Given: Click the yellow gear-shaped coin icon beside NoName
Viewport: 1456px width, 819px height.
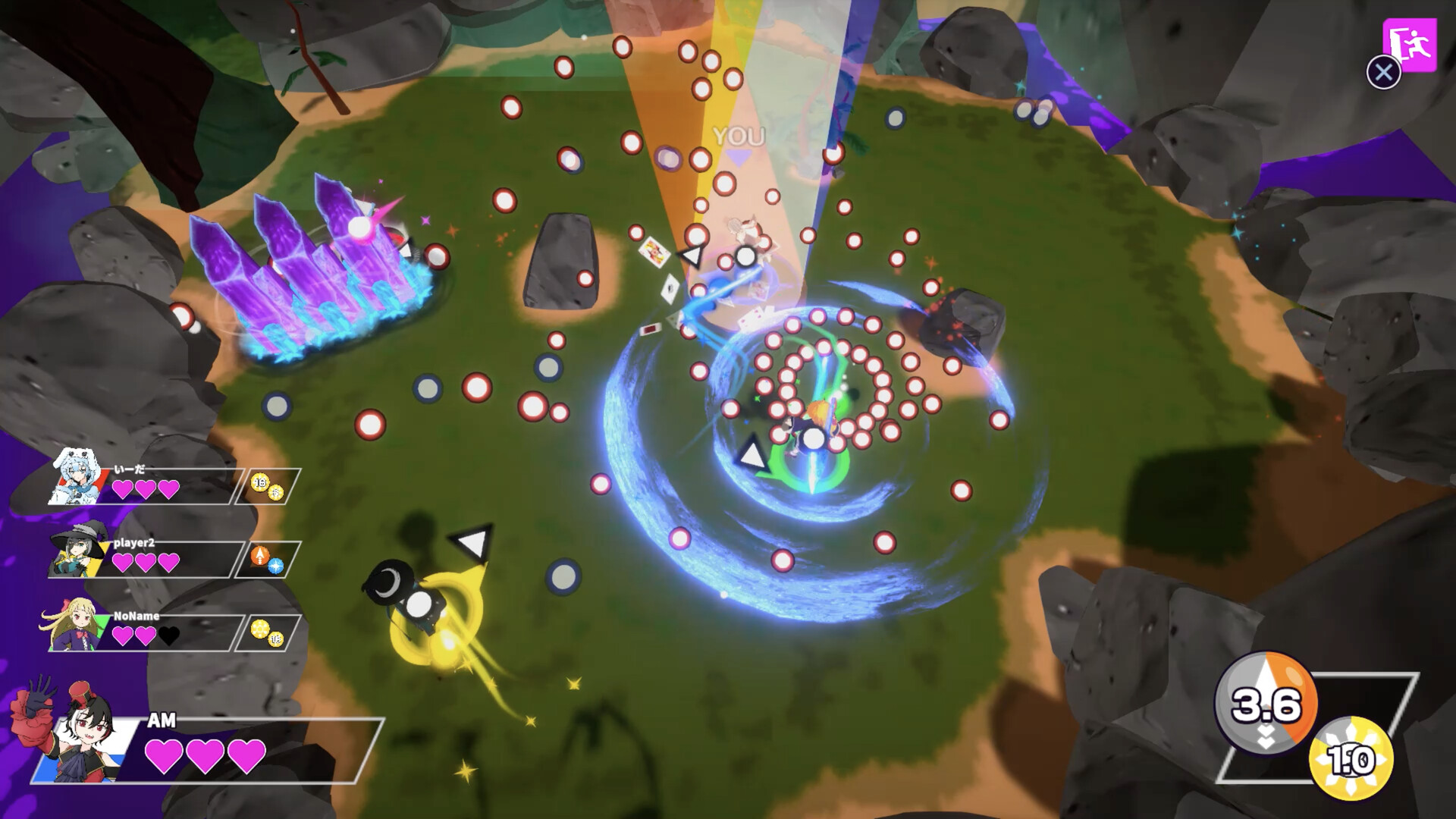Looking at the screenshot, I should point(261,629).
